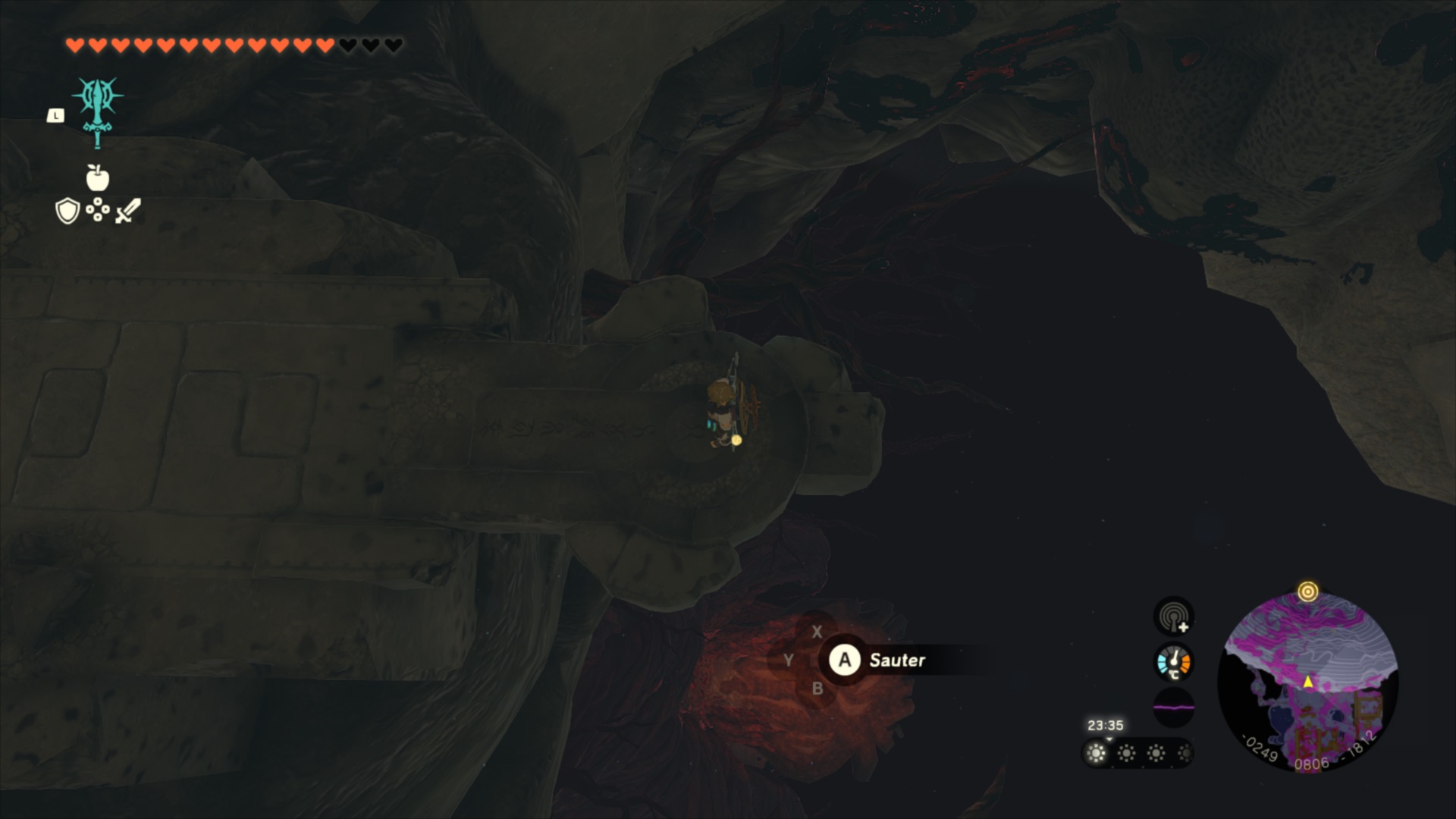Image resolution: width=1456 pixels, height=819 pixels.
Task: Open the circular minimap
Action: pos(1307,681)
